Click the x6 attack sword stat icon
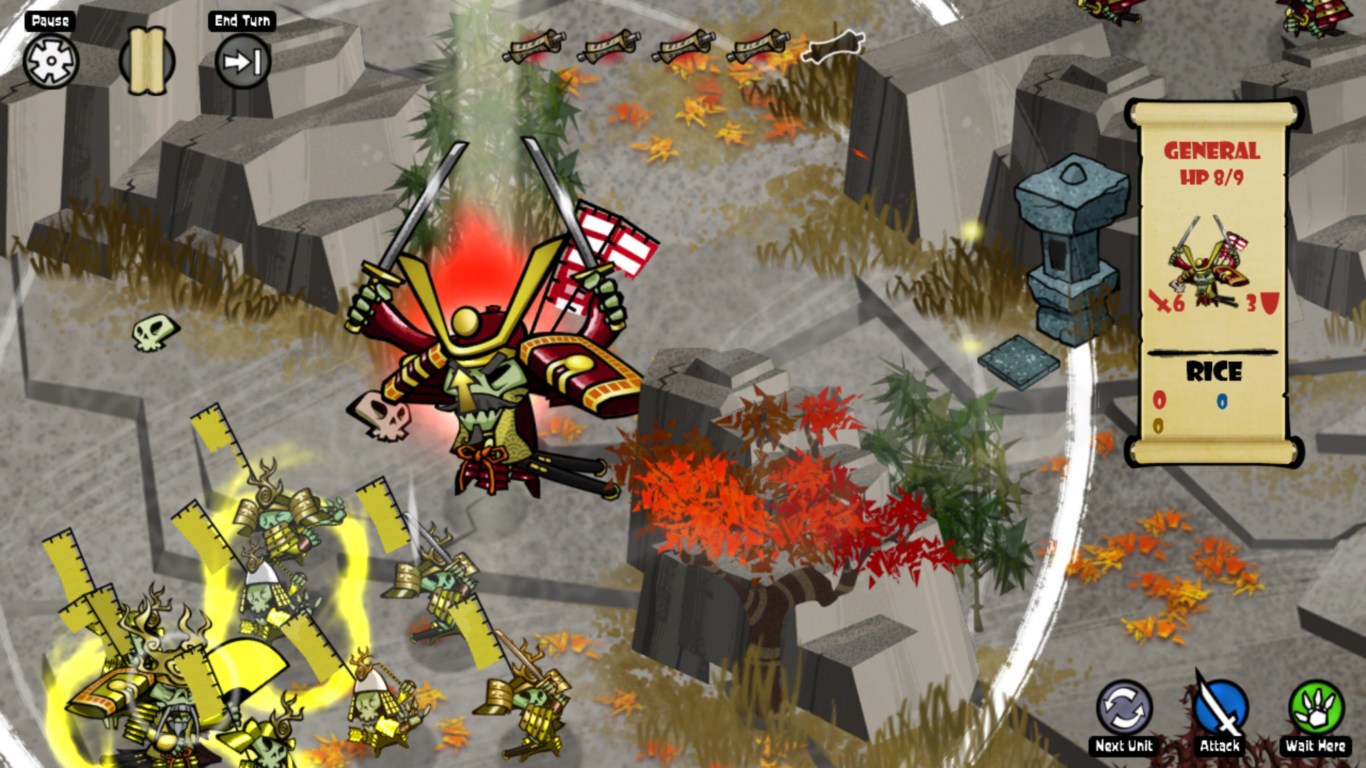Viewport: 1366px width, 768px height. click(x=1167, y=303)
